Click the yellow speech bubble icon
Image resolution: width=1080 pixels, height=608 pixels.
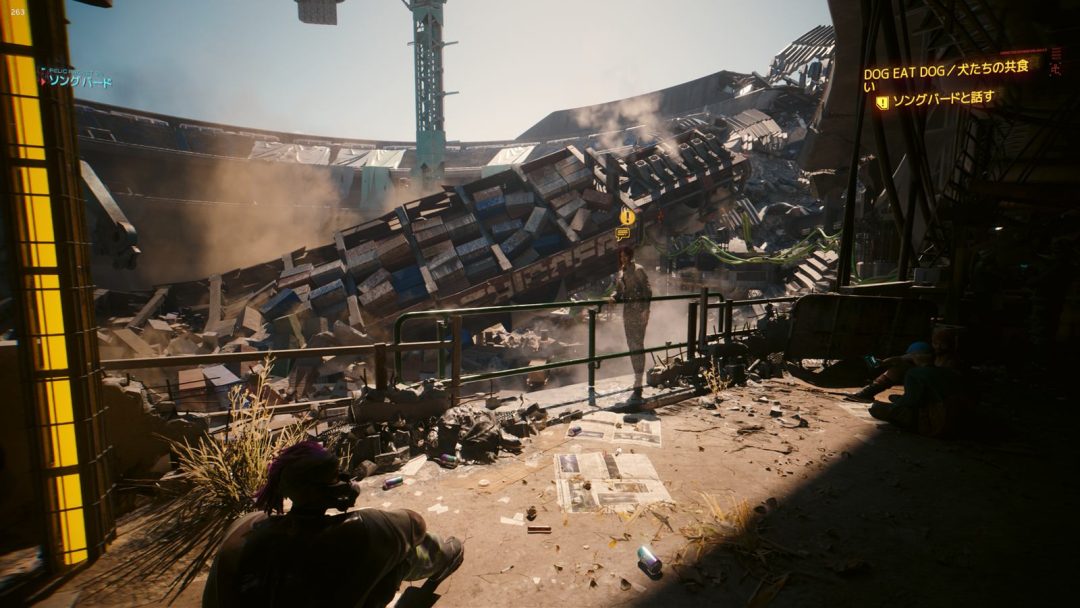point(623,233)
